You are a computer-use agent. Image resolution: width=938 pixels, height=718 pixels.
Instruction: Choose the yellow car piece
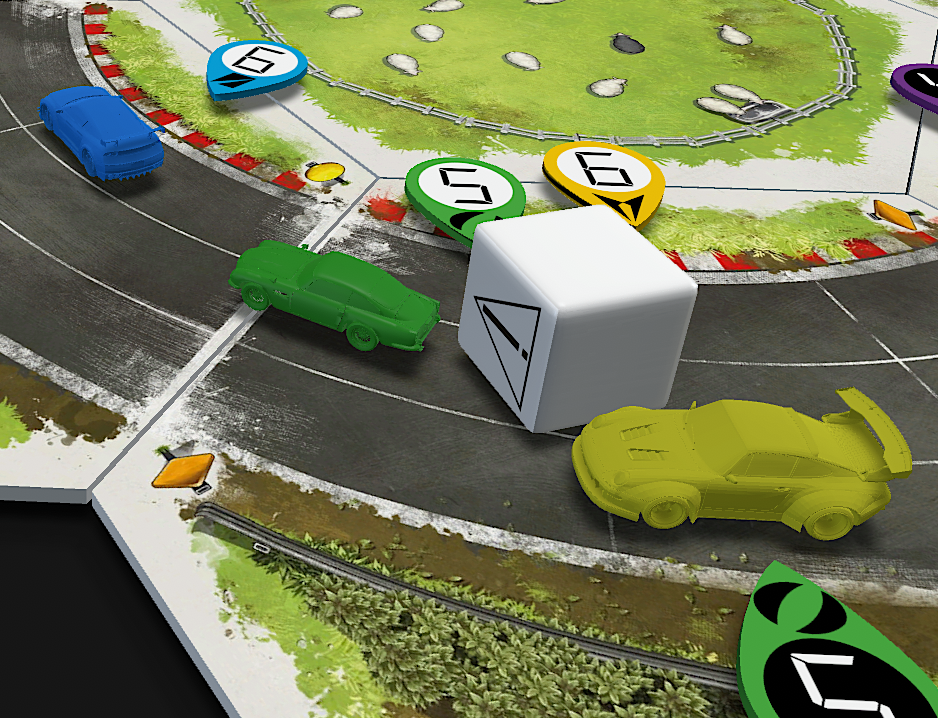pos(738,467)
